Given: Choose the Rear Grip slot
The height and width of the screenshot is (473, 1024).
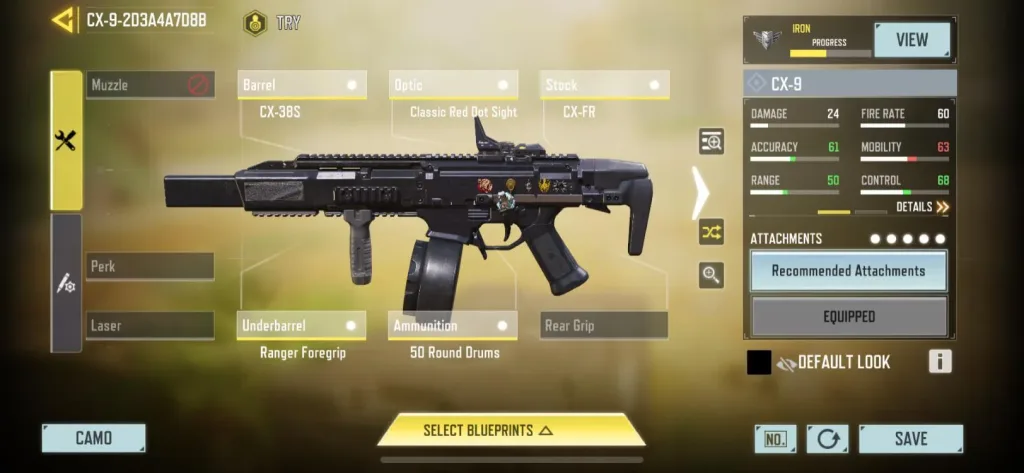Looking at the screenshot, I should pos(604,325).
